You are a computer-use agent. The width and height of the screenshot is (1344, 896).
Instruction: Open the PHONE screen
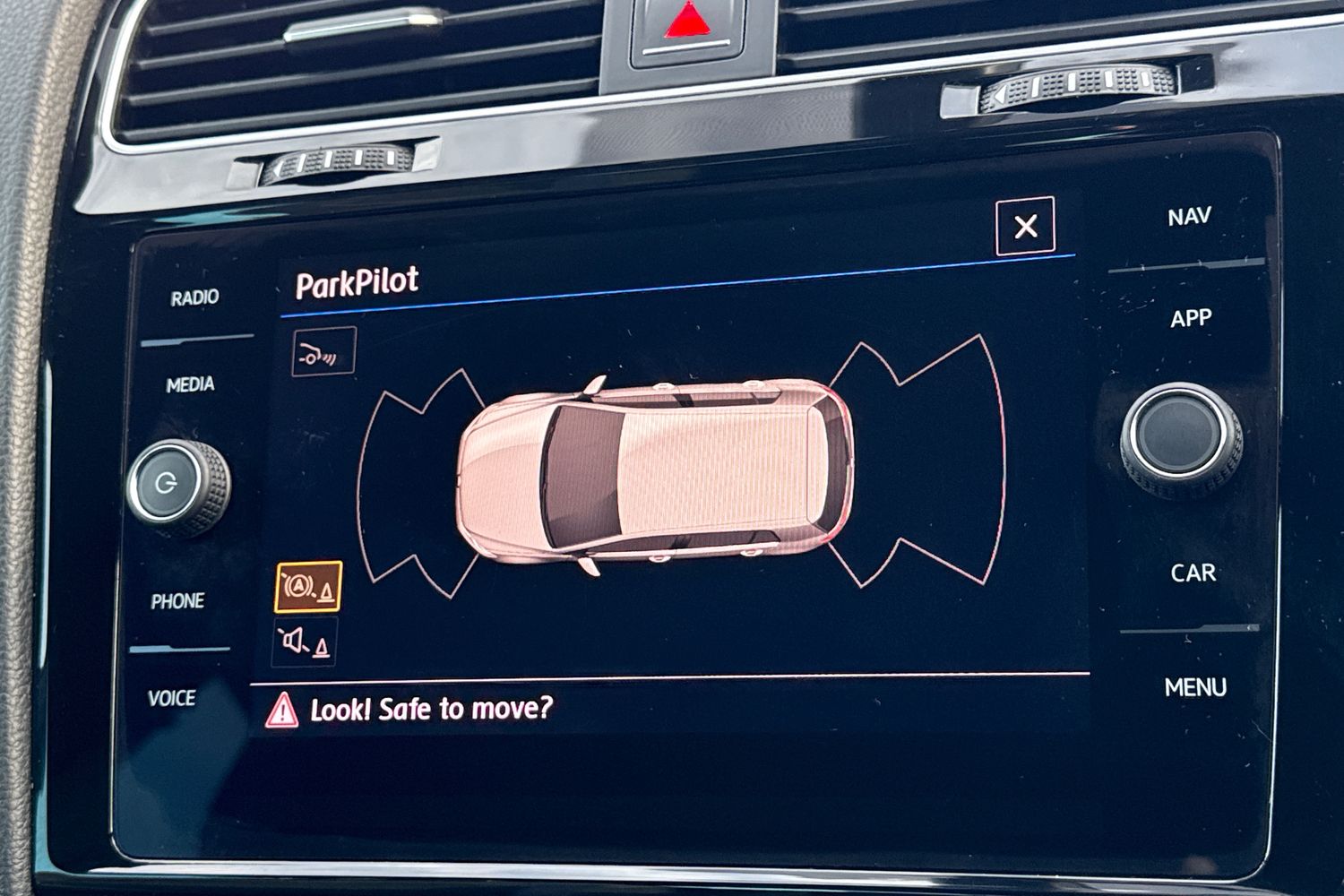pyautogui.click(x=177, y=601)
